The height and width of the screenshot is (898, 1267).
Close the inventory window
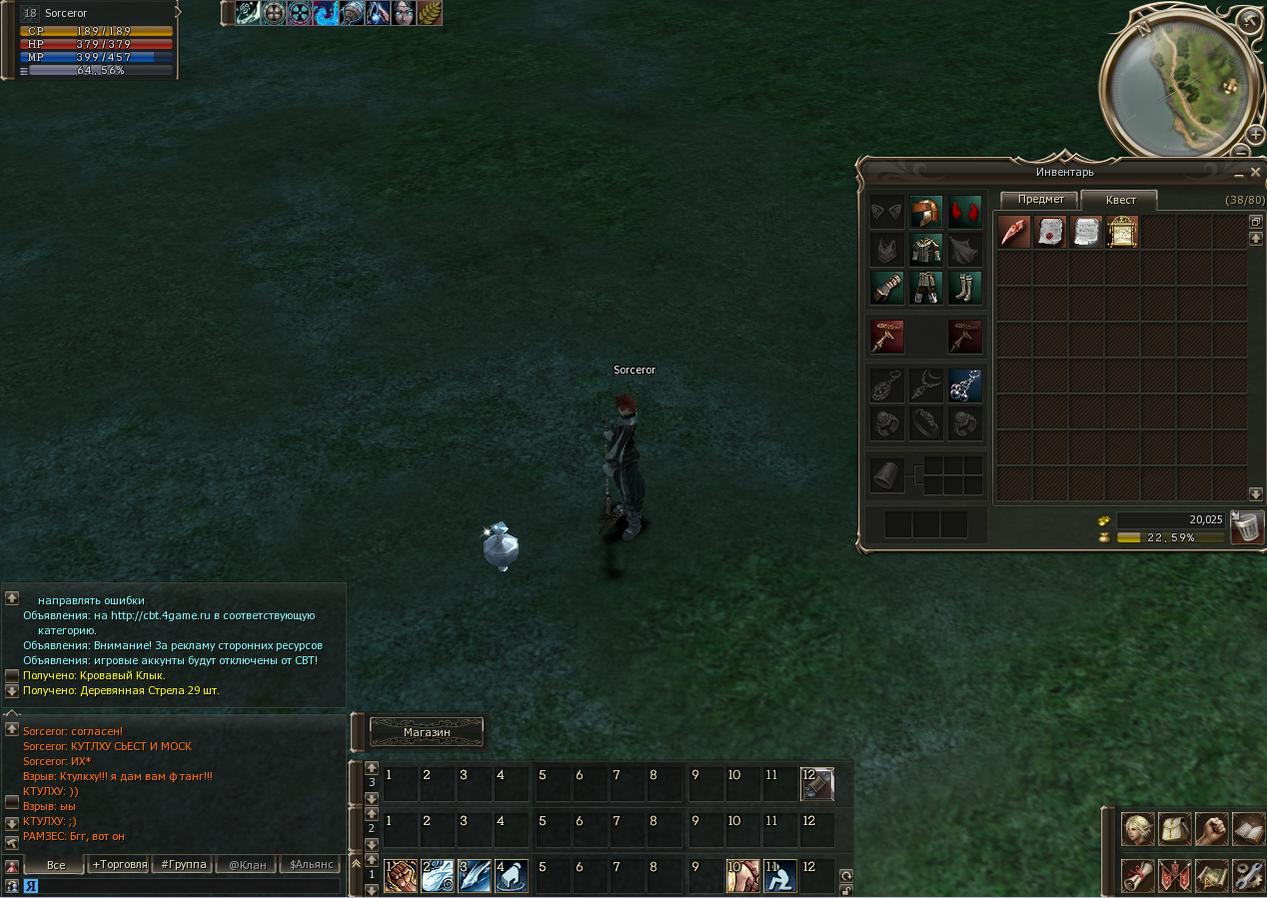[x=1255, y=172]
